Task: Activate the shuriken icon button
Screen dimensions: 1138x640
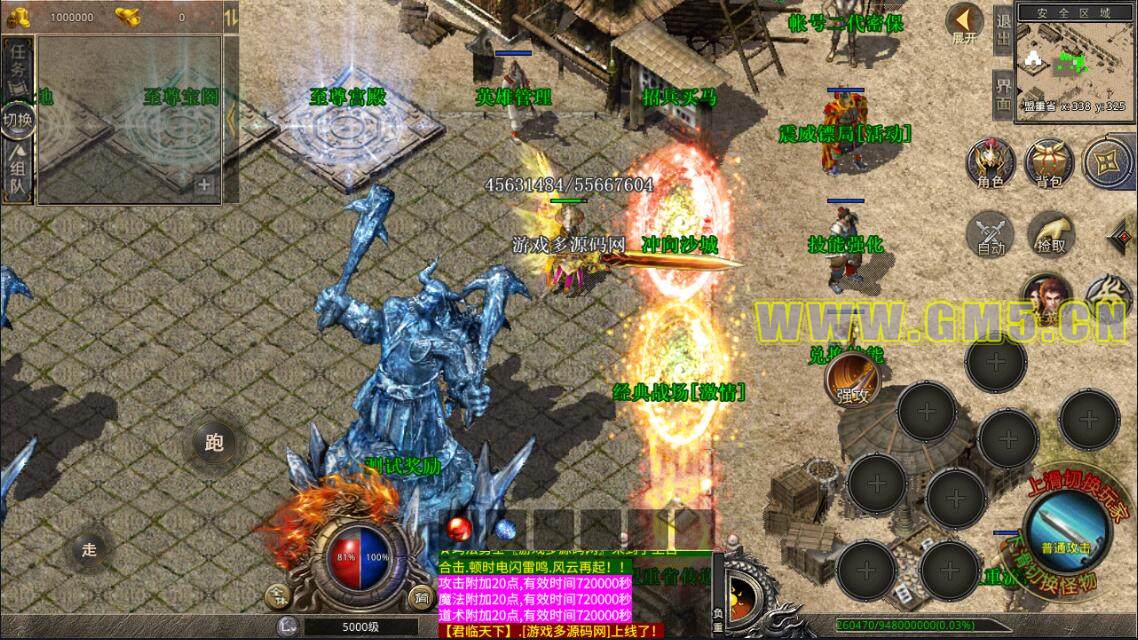Action: tap(1107, 162)
